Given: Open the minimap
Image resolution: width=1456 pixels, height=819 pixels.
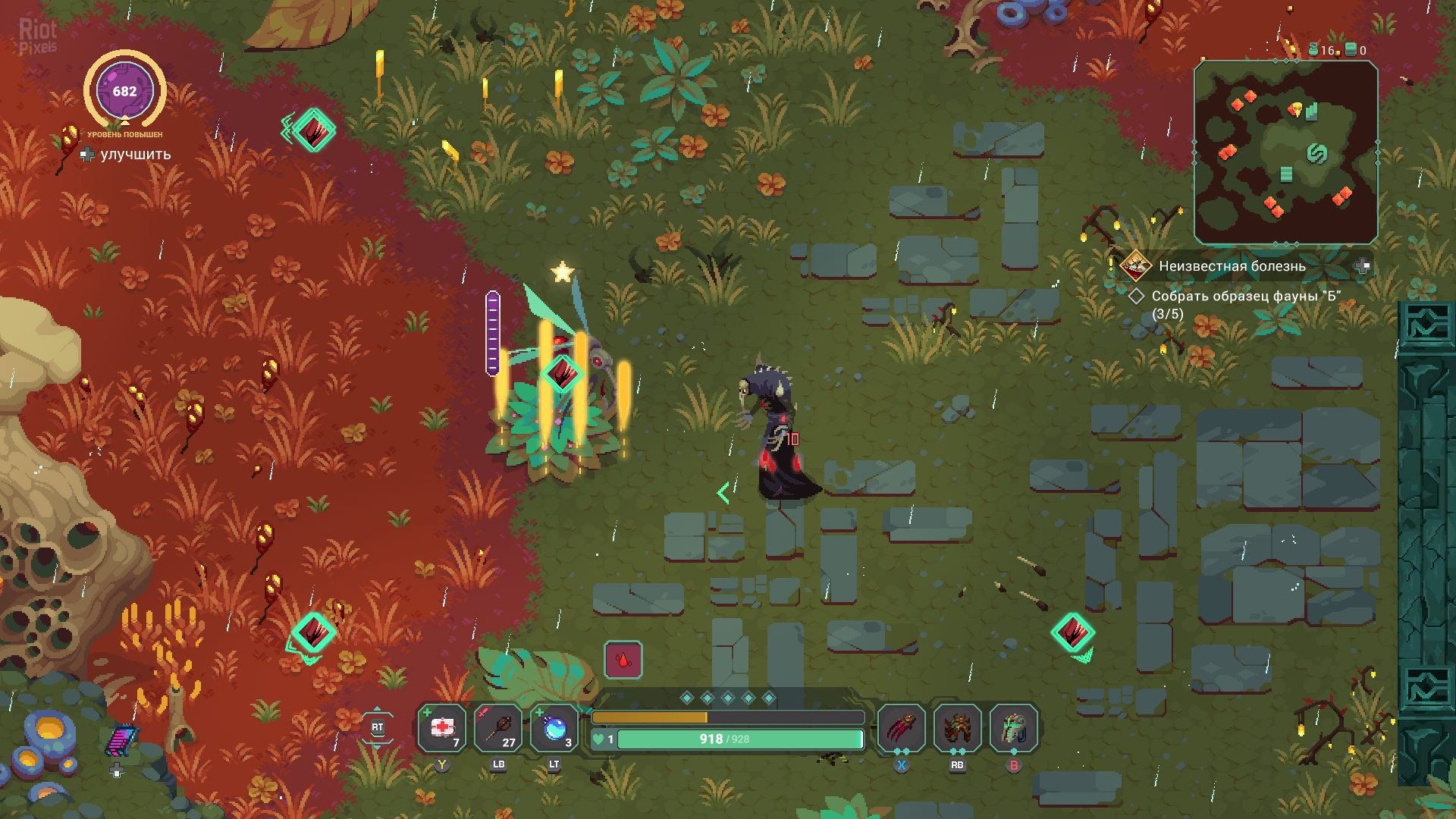Looking at the screenshot, I should click(x=1285, y=152).
